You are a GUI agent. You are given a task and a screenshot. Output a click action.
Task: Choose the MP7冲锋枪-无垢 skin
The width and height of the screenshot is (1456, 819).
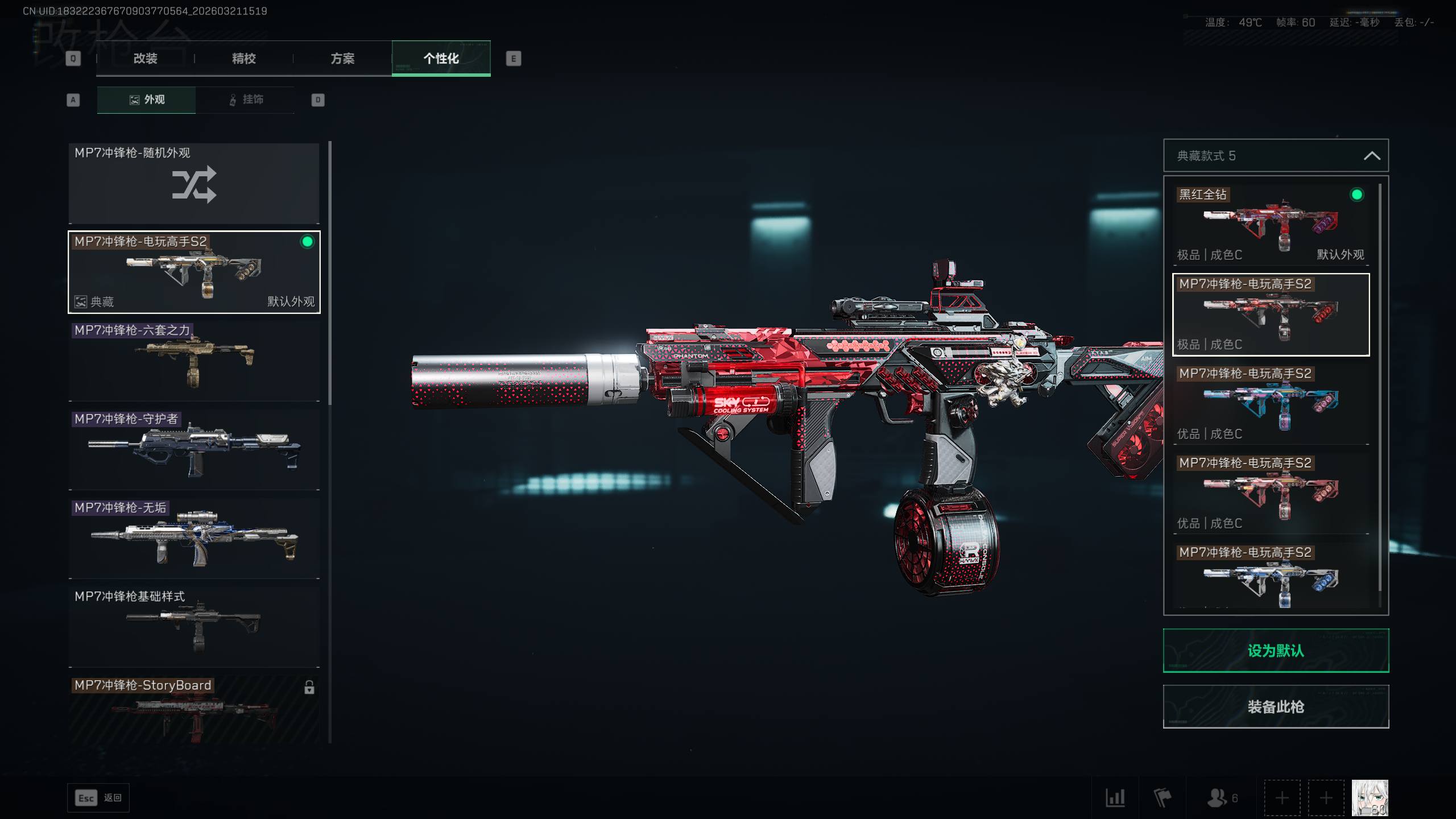pos(194,539)
